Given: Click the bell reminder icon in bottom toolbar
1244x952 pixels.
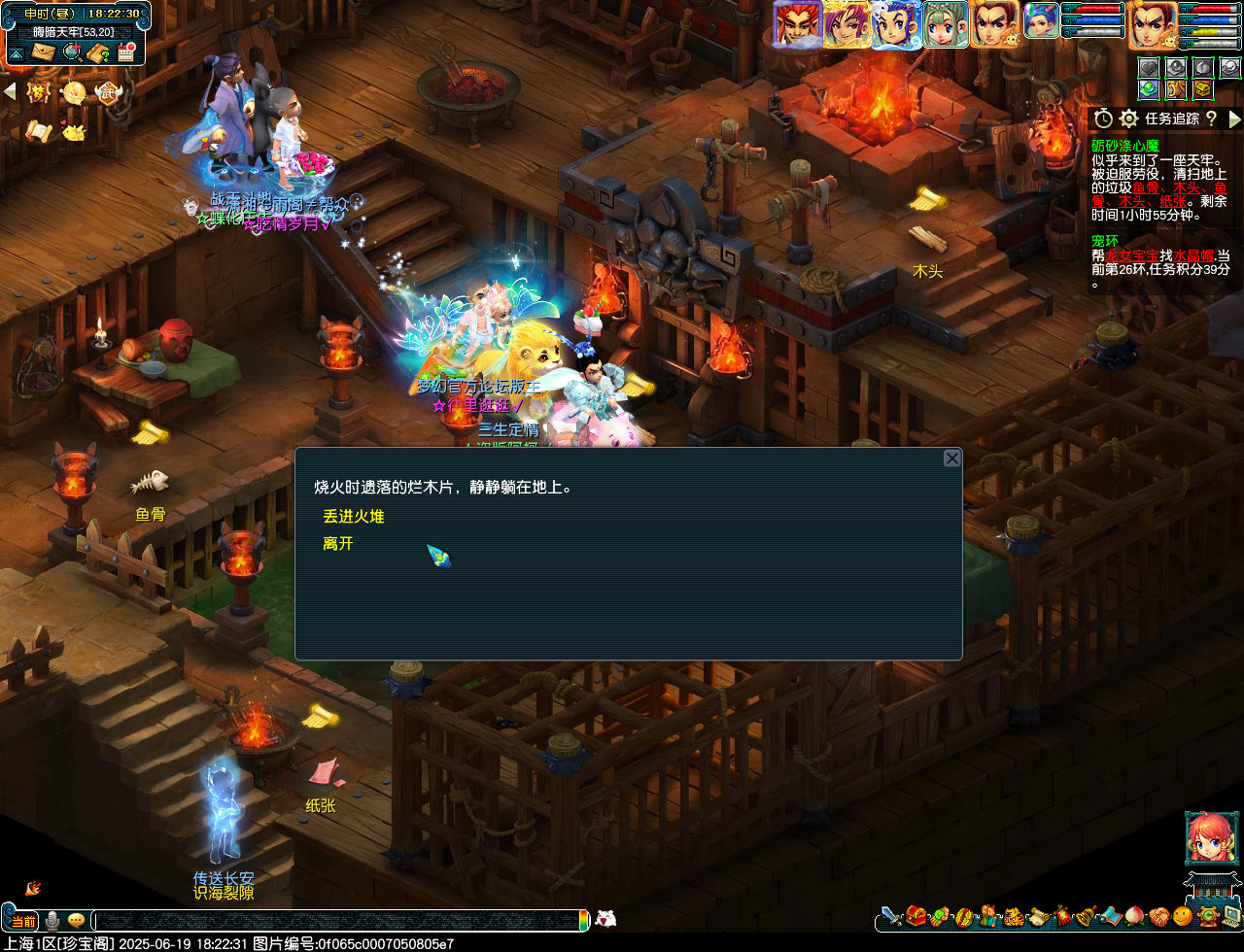Looking at the screenshot, I should point(1083,919).
